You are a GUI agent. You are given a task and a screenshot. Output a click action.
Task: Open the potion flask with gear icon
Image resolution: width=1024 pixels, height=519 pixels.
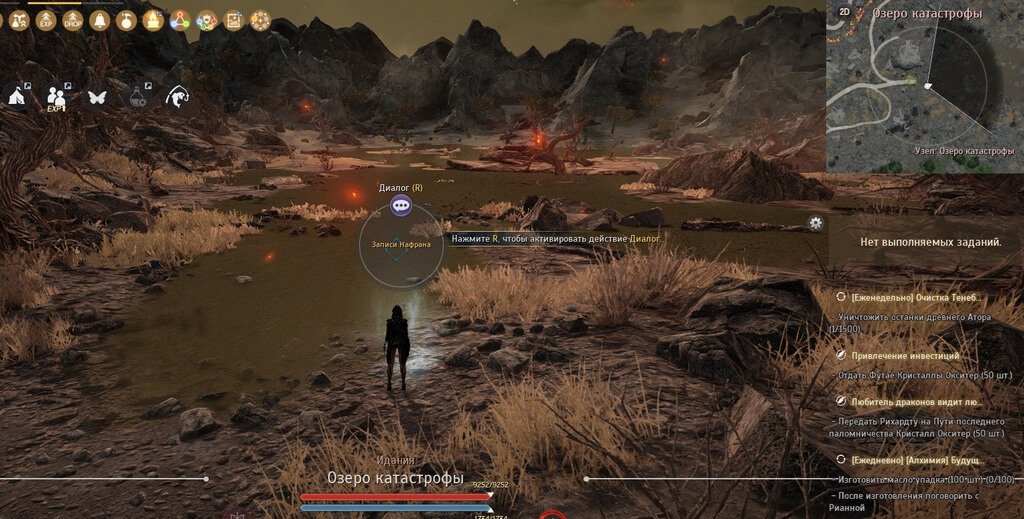click(138, 97)
